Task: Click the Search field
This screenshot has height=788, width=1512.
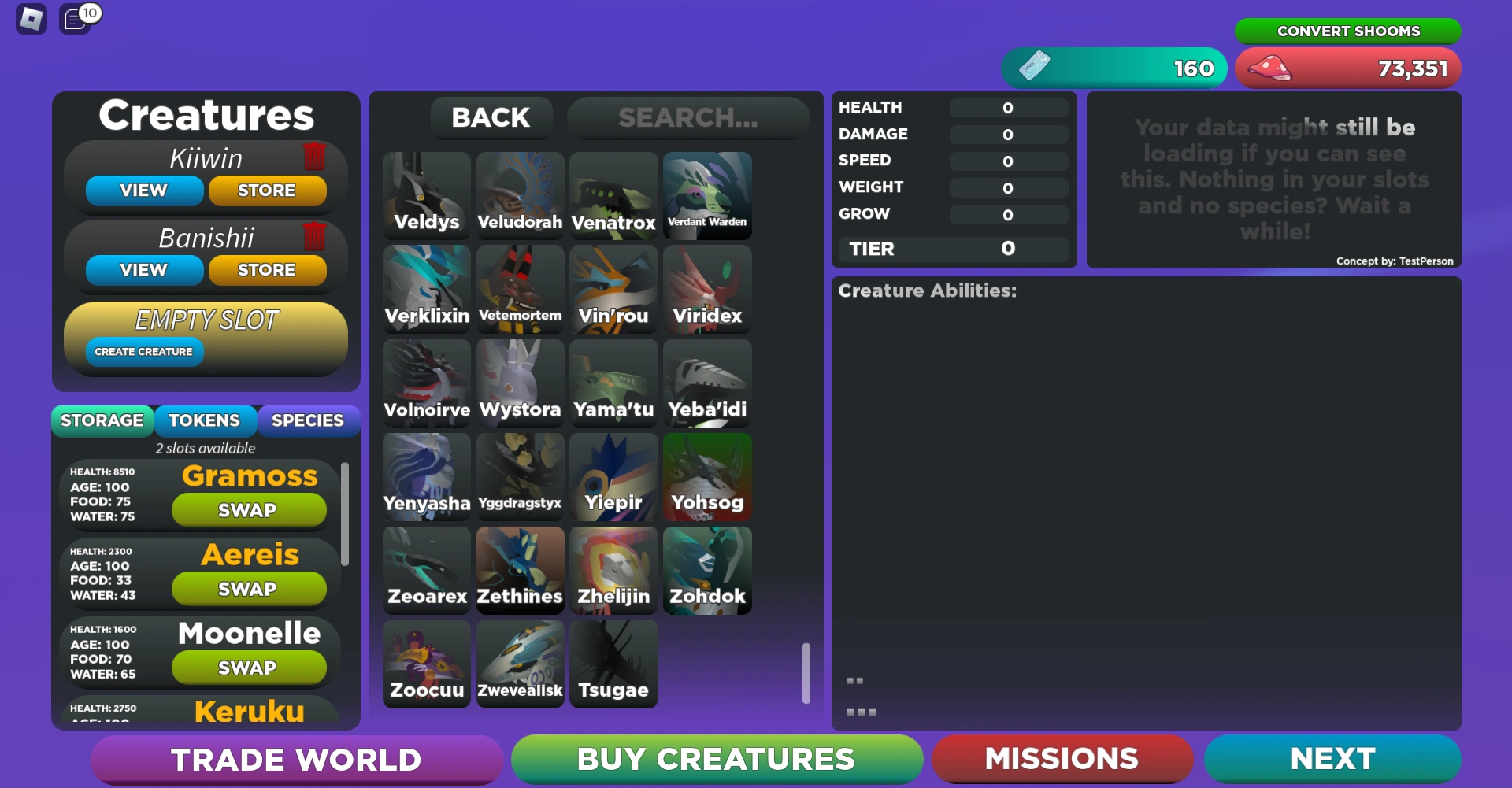Action: click(687, 117)
